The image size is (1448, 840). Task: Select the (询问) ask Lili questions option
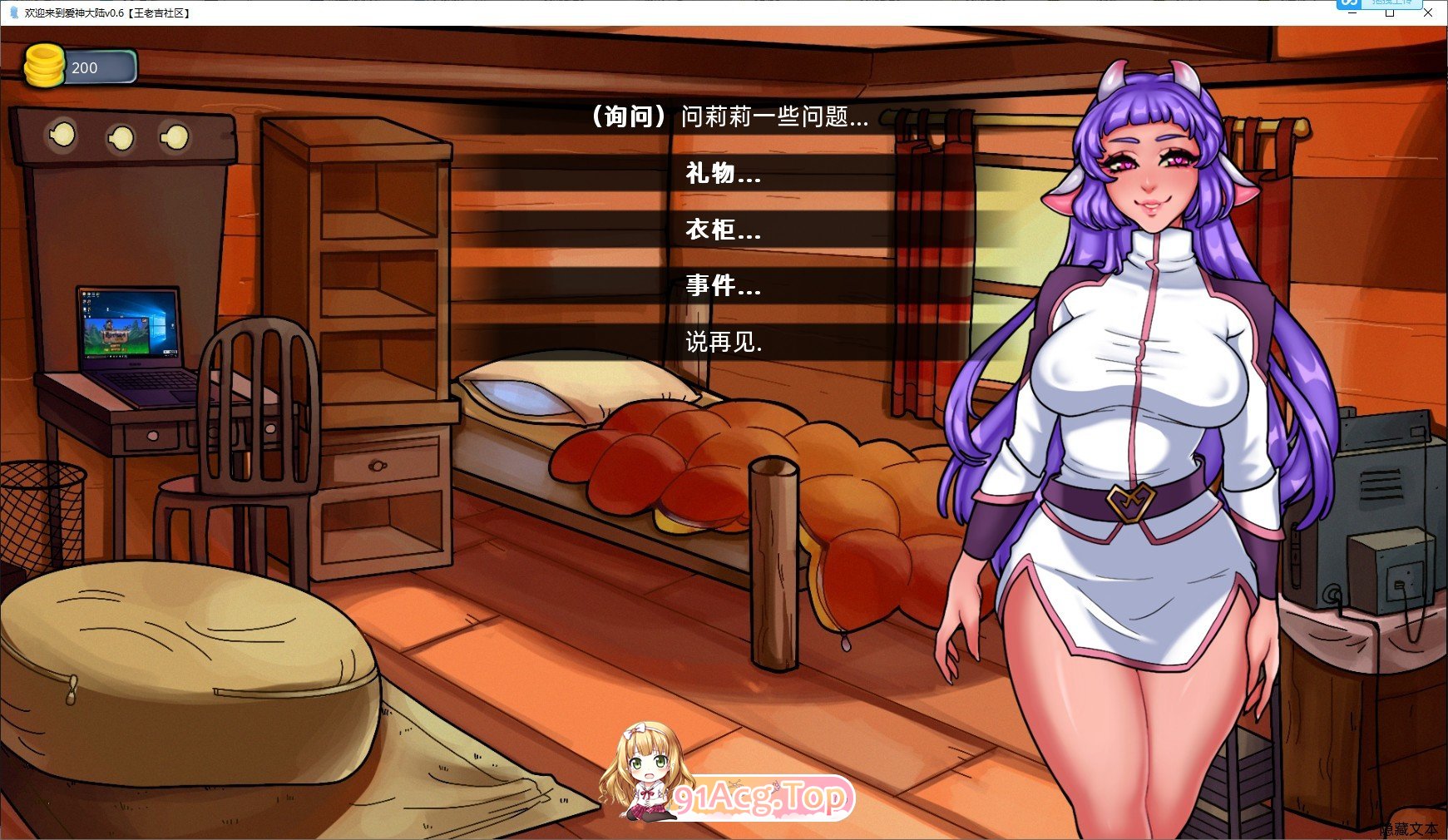[x=728, y=118]
